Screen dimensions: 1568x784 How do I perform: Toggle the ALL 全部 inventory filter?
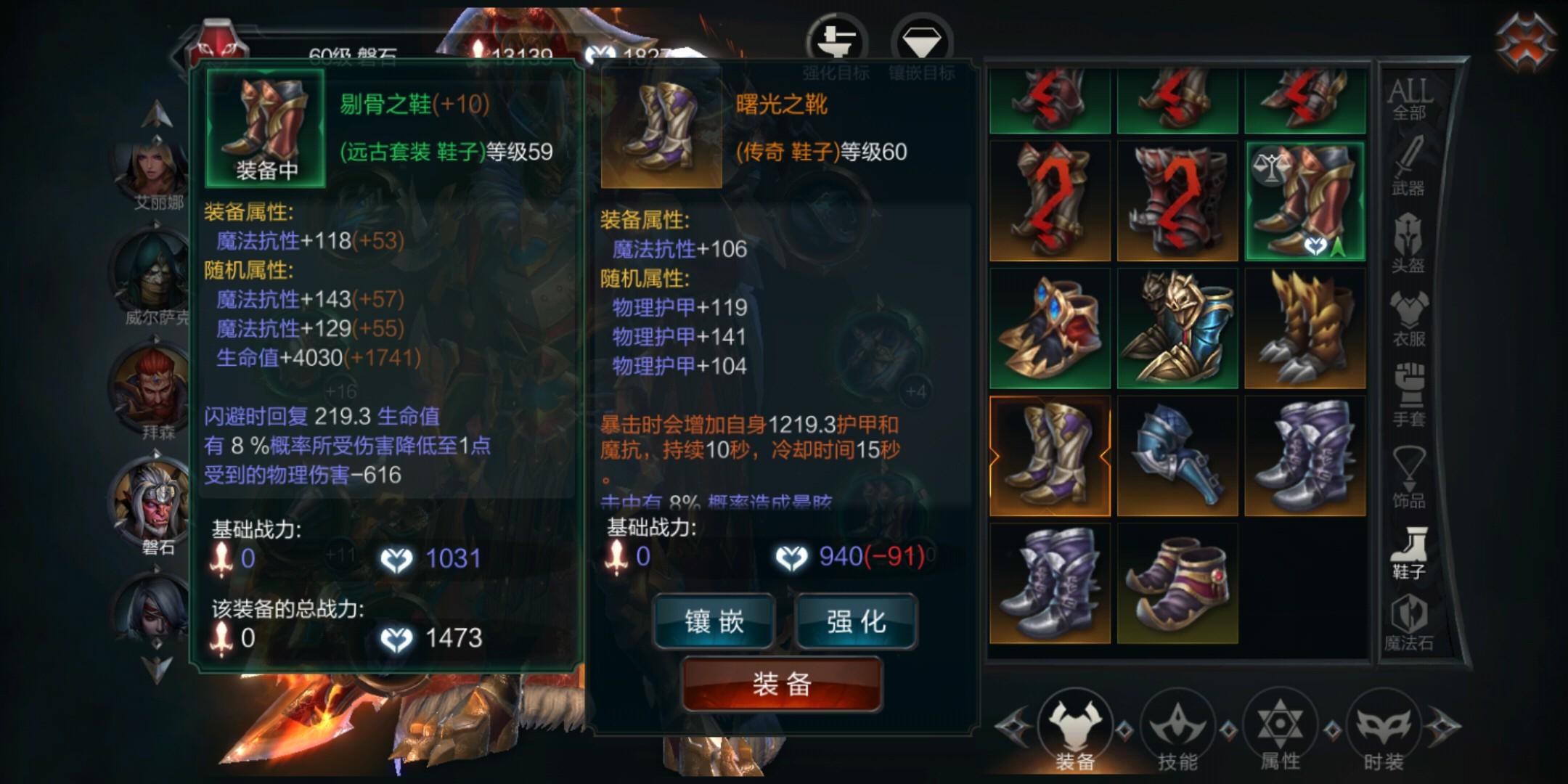pyautogui.click(x=1411, y=98)
